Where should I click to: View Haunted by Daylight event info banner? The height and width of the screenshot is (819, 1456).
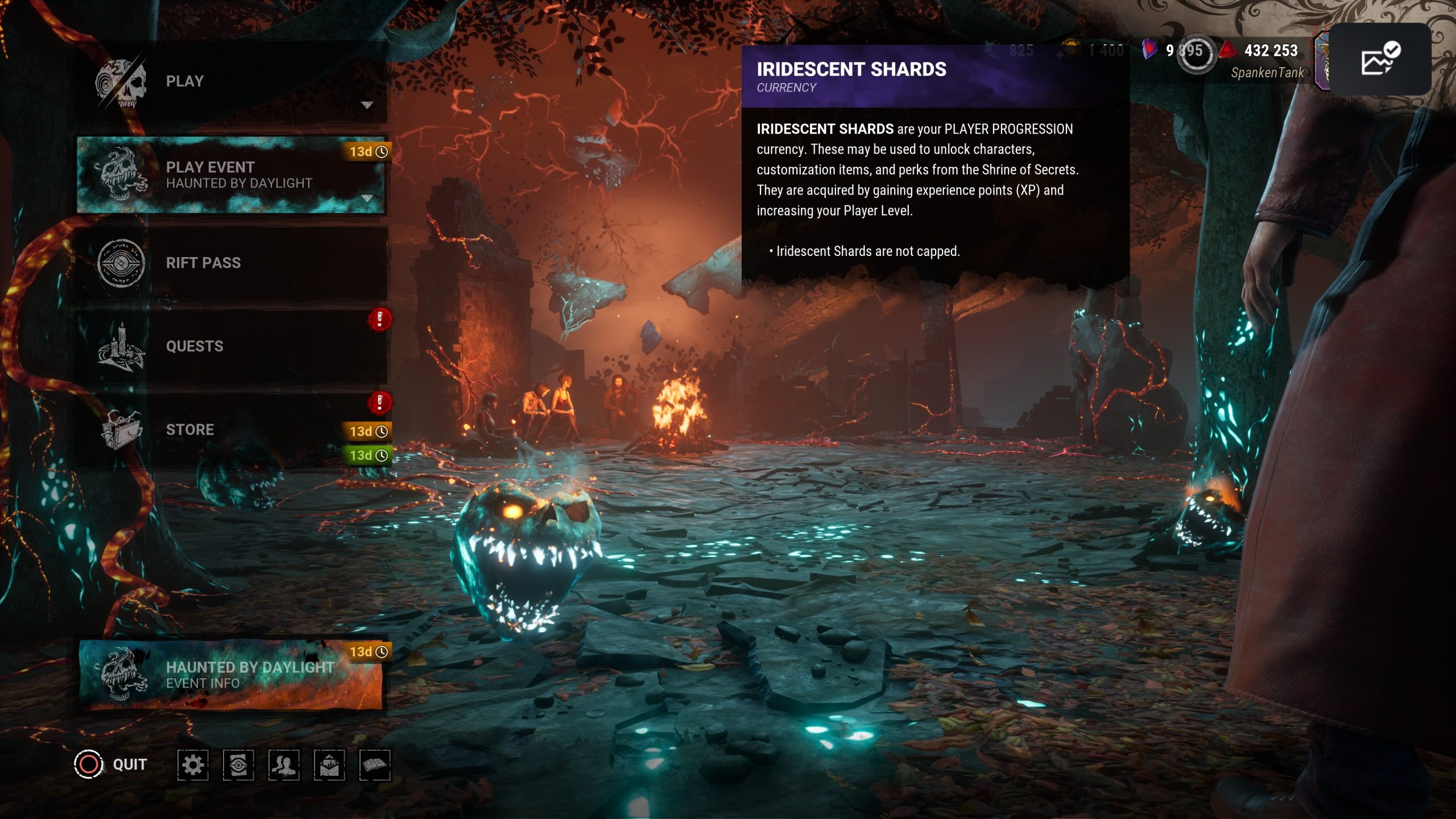[230, 675]
